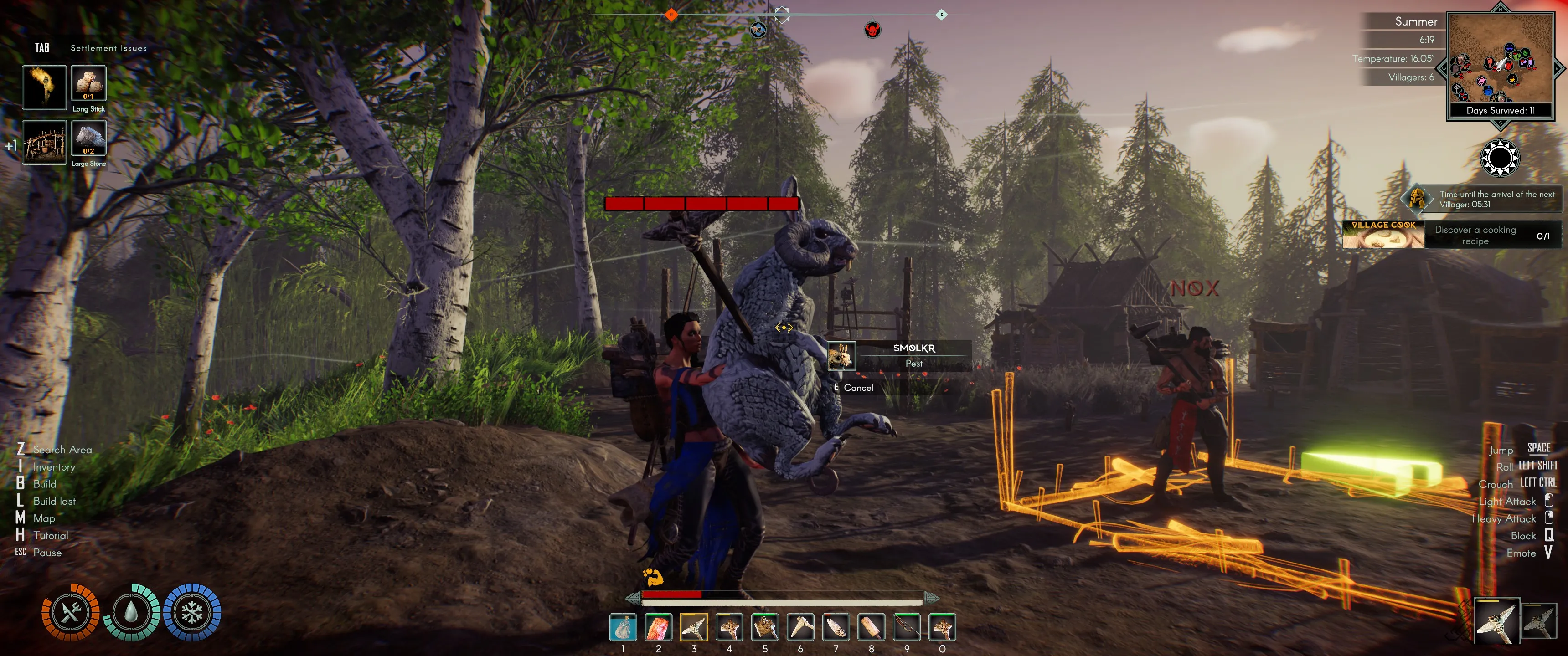Select the wooden club in slot 8
The image size is (1568, 656).
[871, 627]
